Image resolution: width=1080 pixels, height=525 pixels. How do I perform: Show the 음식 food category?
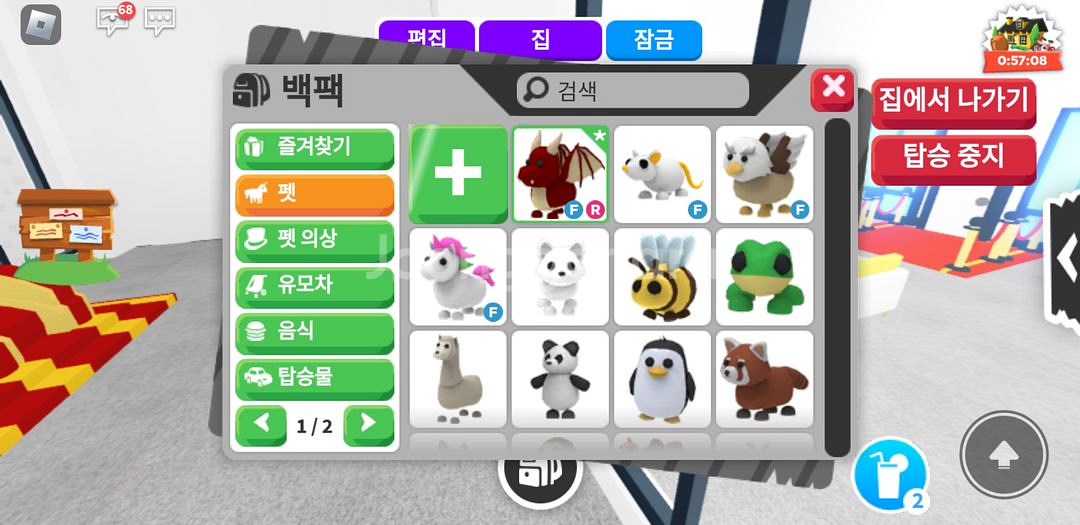pos(314,332)
